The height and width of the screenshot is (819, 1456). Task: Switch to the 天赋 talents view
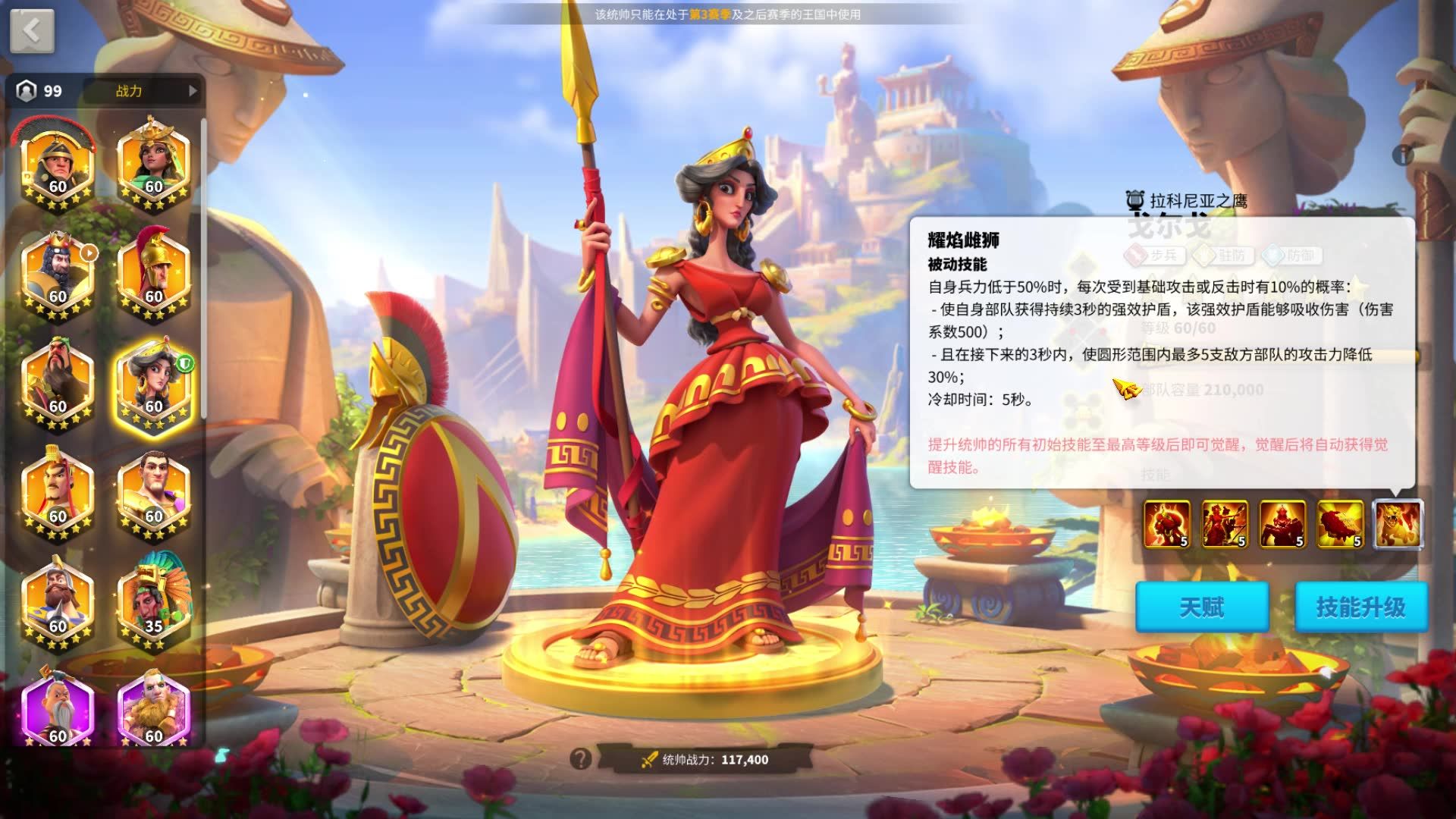(x=1203, y=607)
